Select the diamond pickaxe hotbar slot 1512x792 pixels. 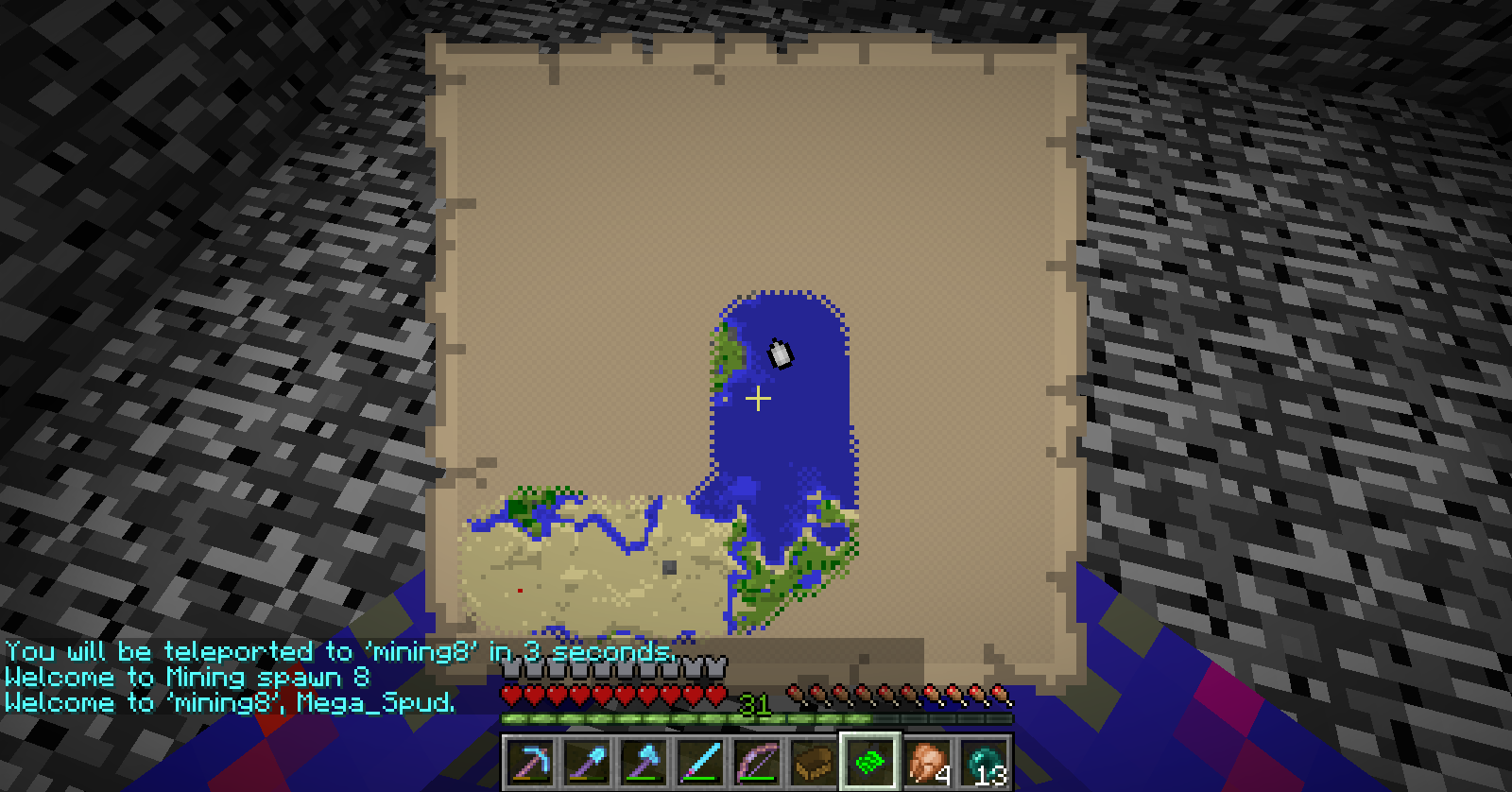pyautogui.click(x=530, y=762)
